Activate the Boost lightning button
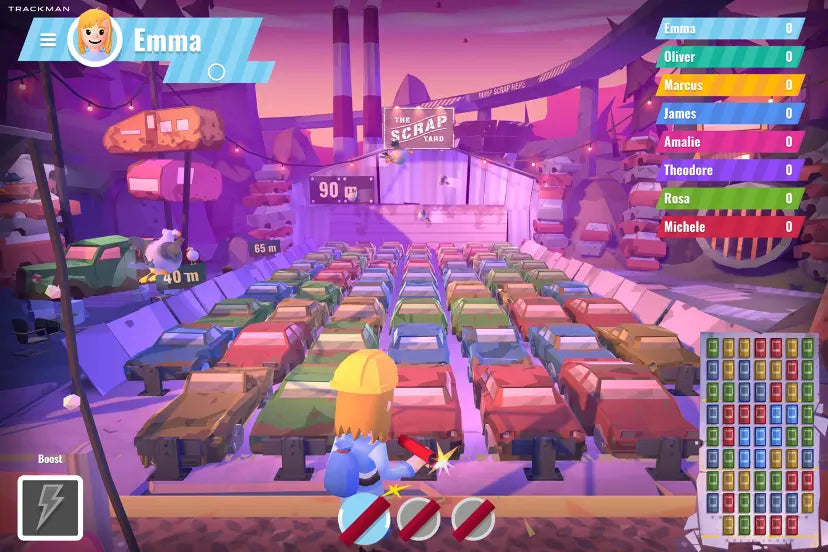The width and height of the screenshot is (828, 552). [x=50, y=507]
